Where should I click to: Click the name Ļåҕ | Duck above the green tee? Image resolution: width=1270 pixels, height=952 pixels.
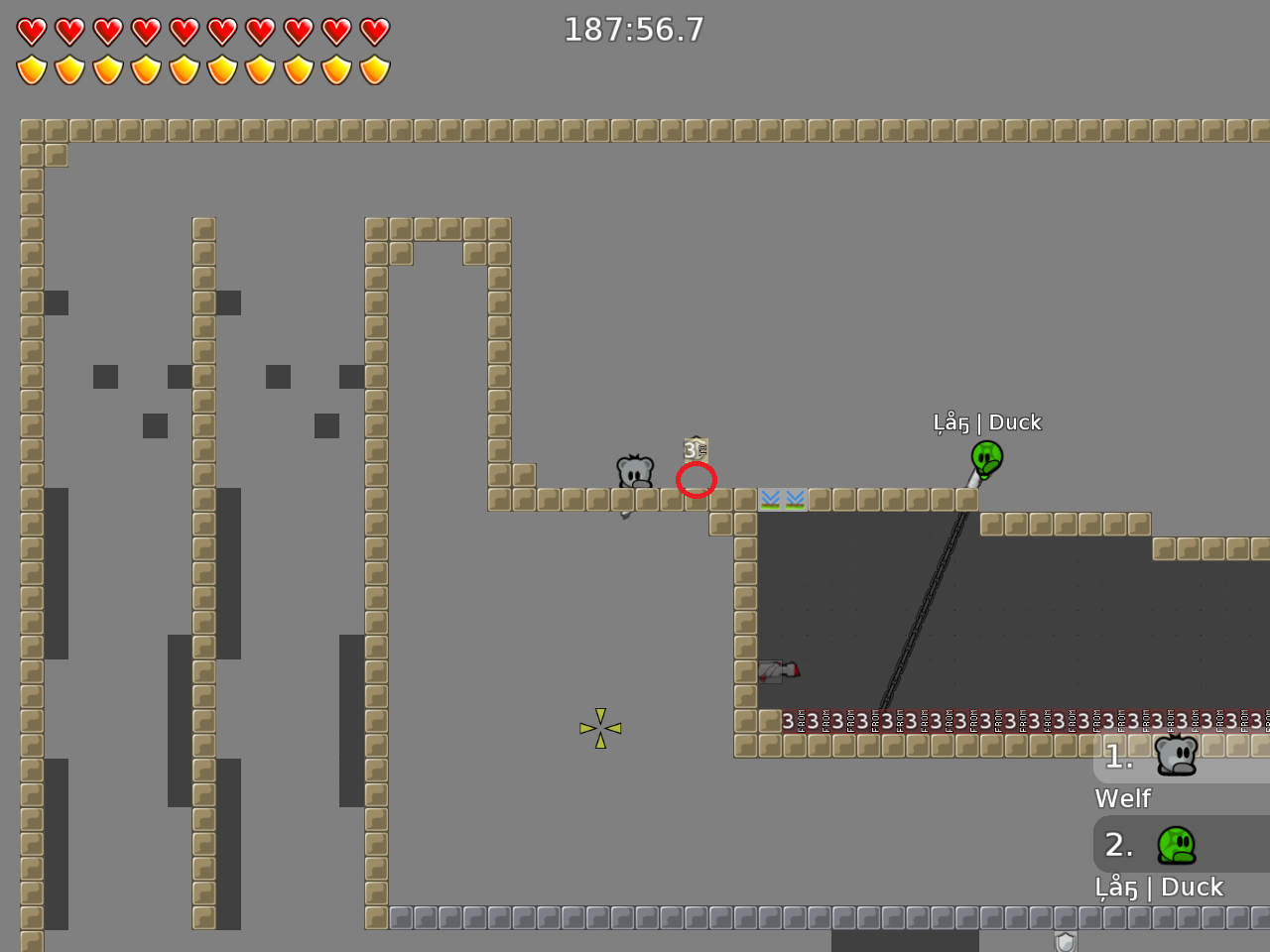pyautogui.click(x=987, y=421)
